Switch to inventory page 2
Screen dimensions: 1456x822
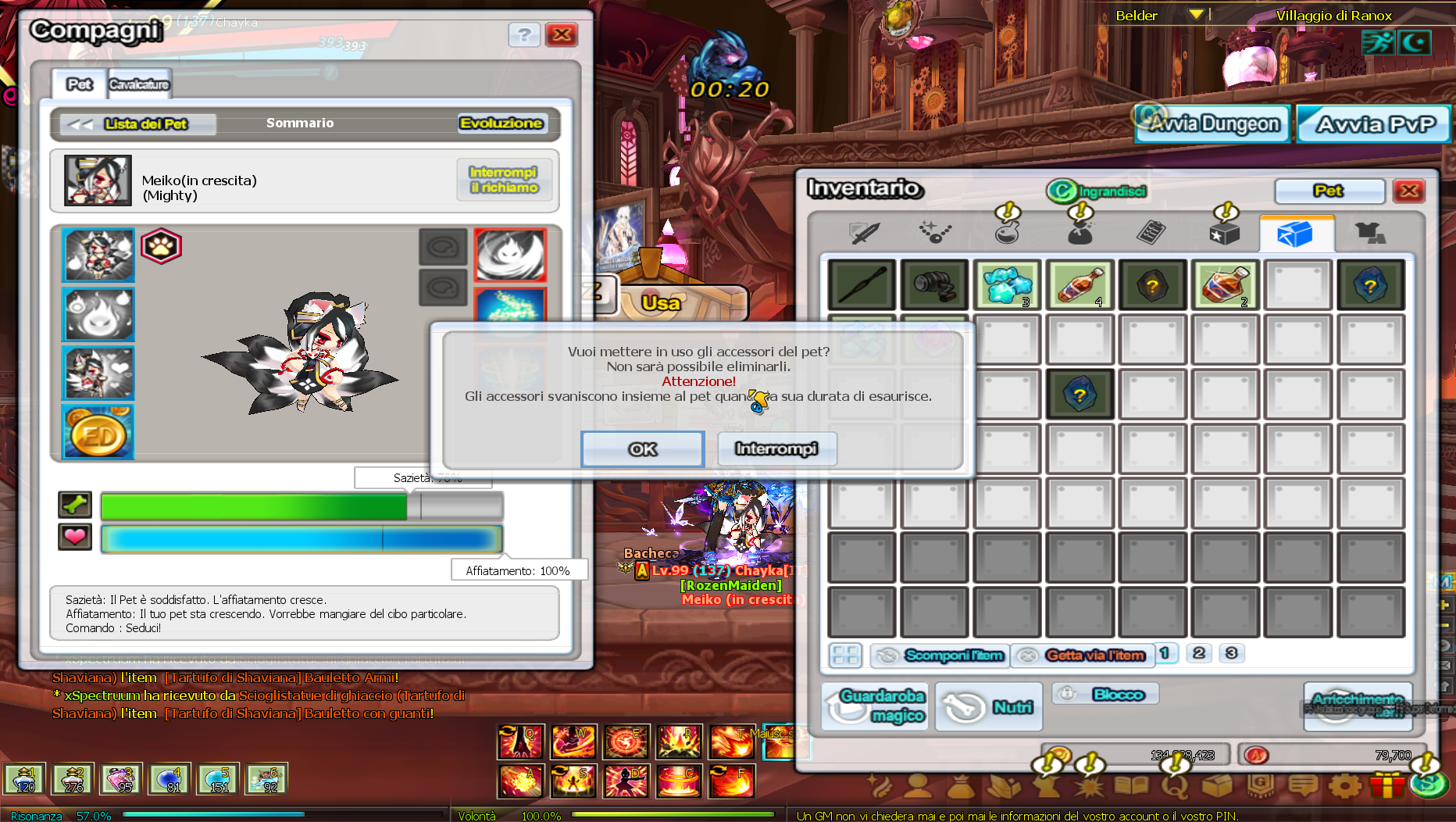pyautogui.click(x=1199, y=653)
